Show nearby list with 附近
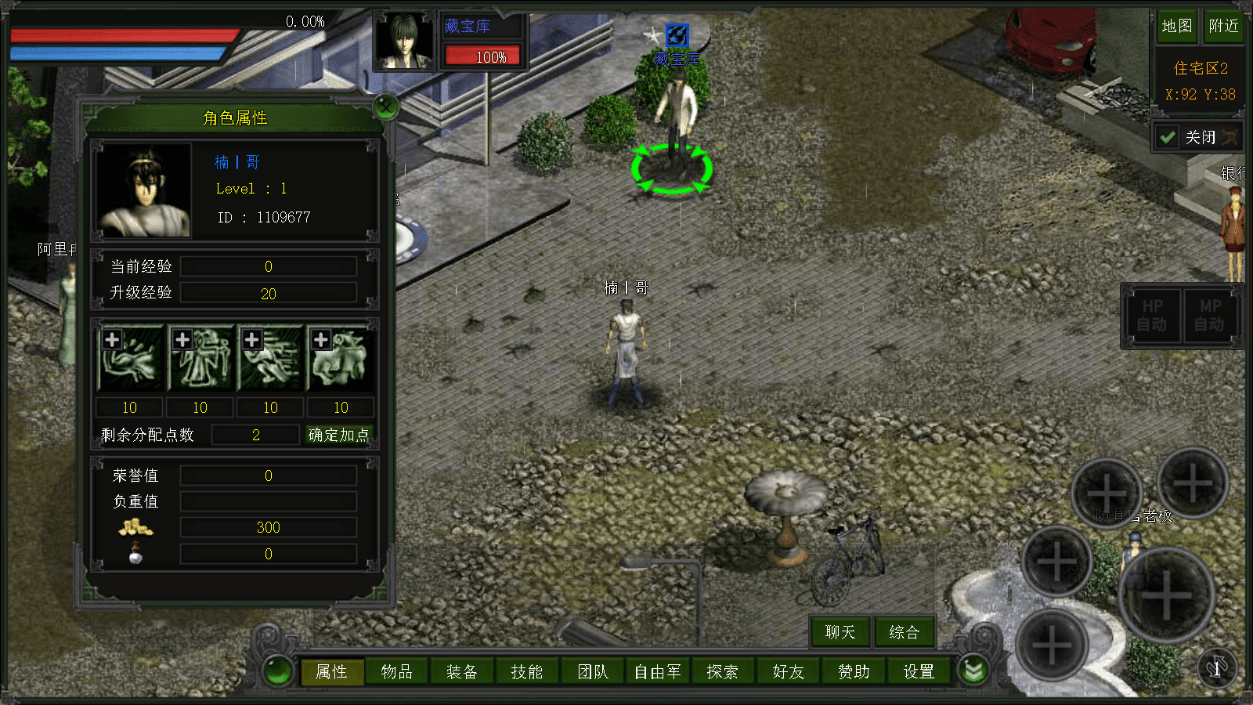This screenshot has width=1253, height=705. [1223, 27]
